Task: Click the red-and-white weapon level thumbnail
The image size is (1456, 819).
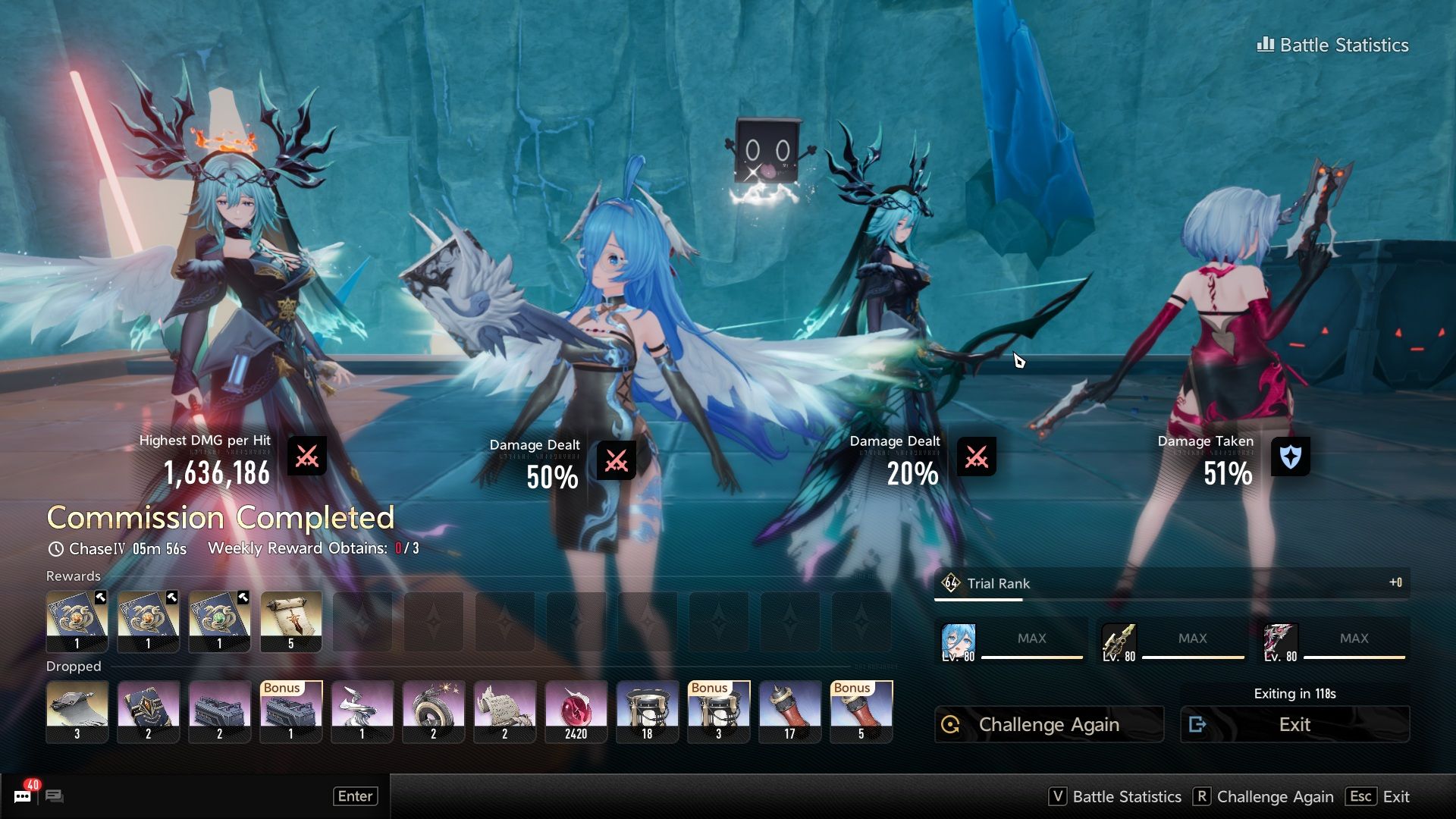Action: 1281,642
